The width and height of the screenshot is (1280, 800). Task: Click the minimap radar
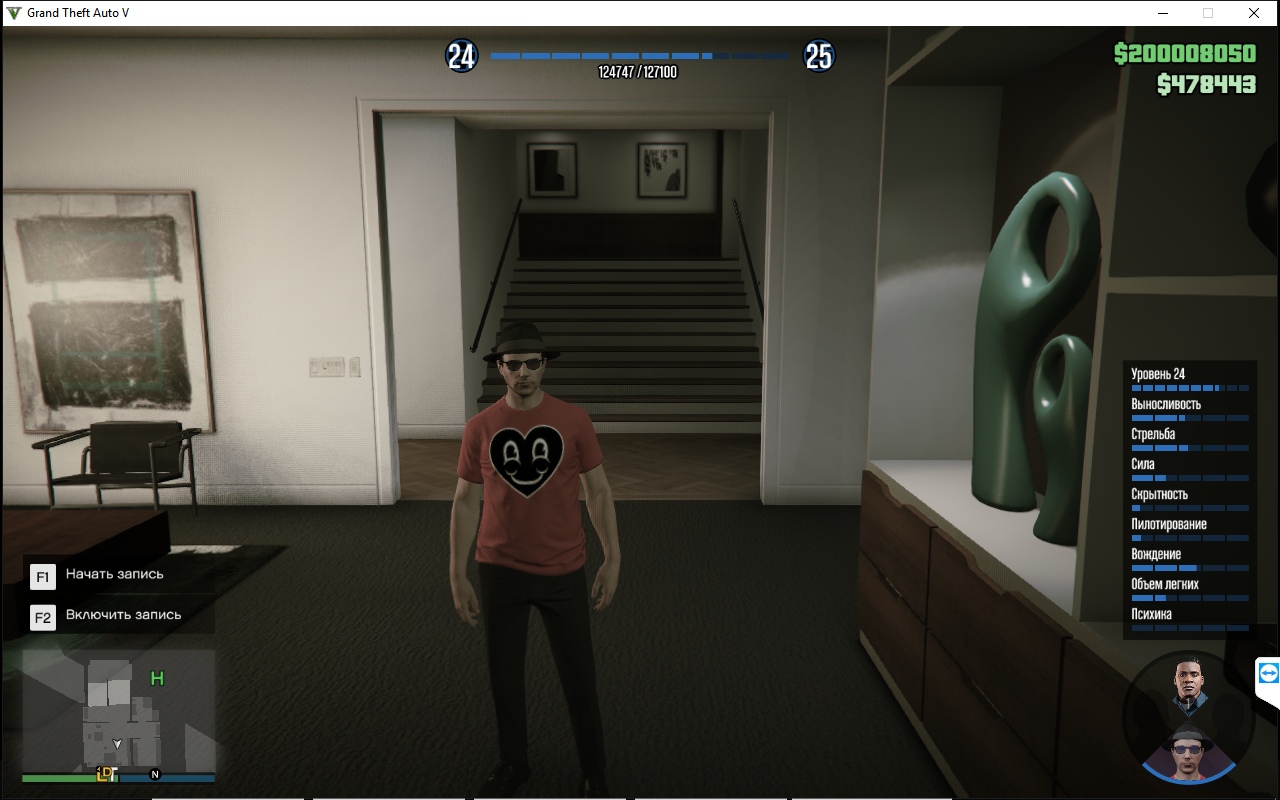click(x=118, y=712)
